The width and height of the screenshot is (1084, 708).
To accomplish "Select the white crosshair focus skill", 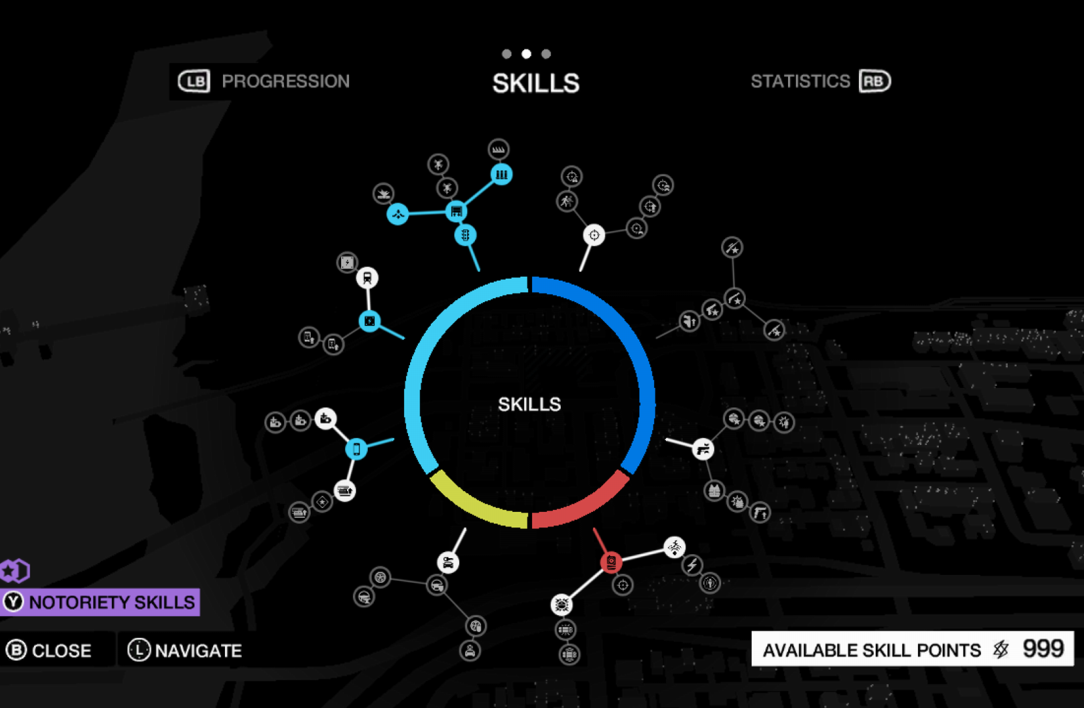I will point(594,235).
